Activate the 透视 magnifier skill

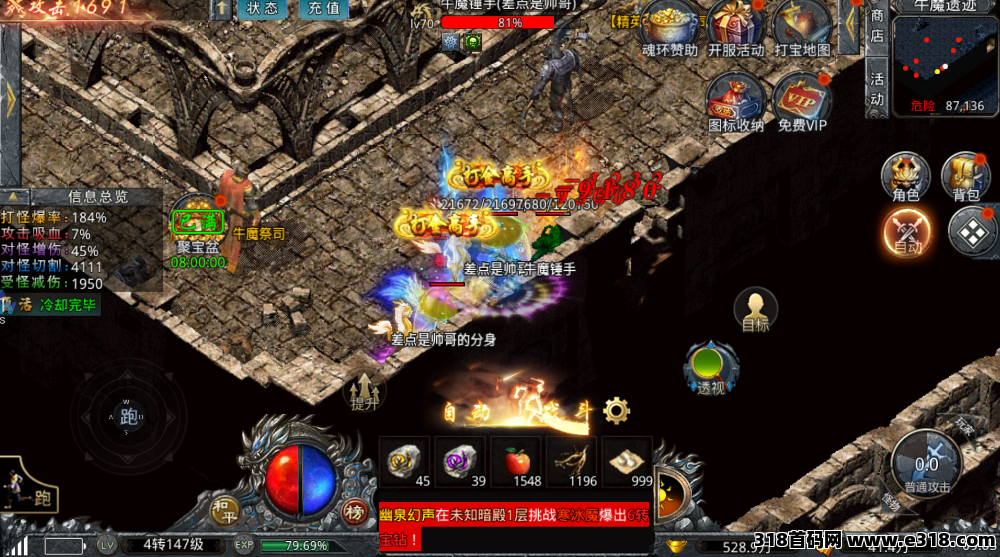click(711, 368)
